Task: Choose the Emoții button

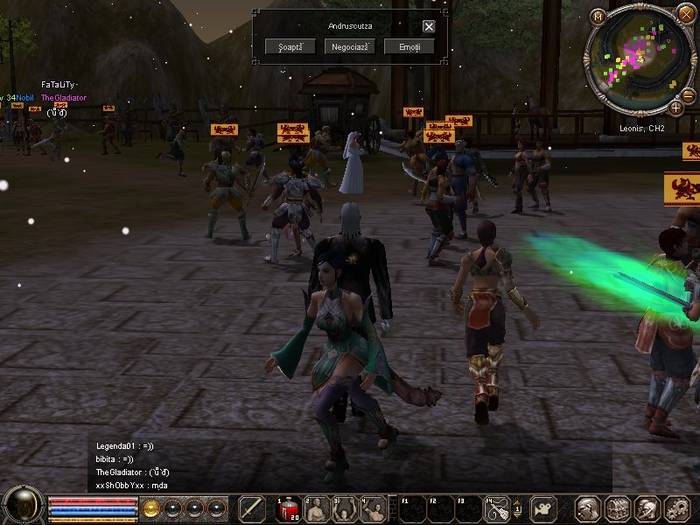Action: (x=409, y=47)
